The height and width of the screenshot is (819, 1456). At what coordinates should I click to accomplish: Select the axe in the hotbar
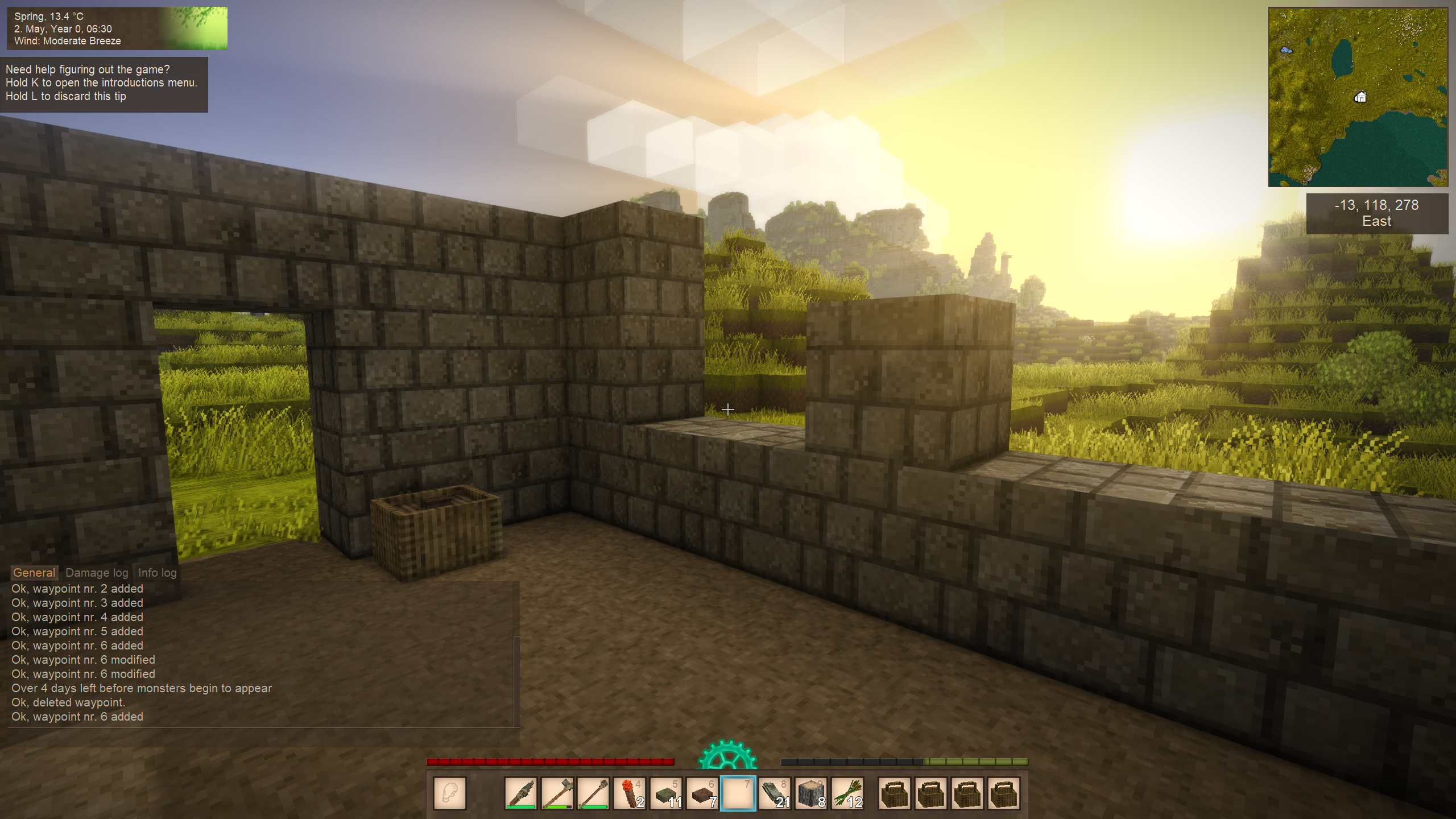point(557,793)
